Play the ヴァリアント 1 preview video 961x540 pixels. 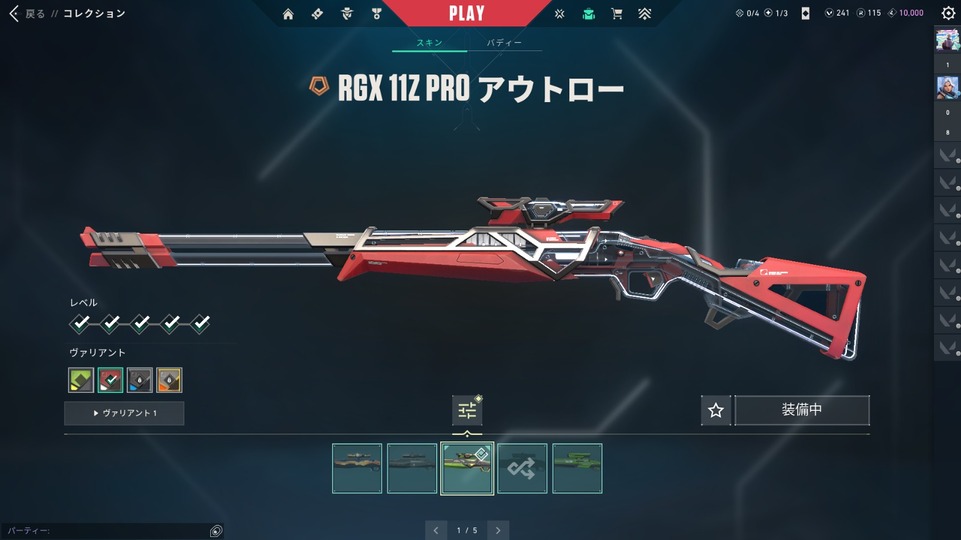pos(124,413)
